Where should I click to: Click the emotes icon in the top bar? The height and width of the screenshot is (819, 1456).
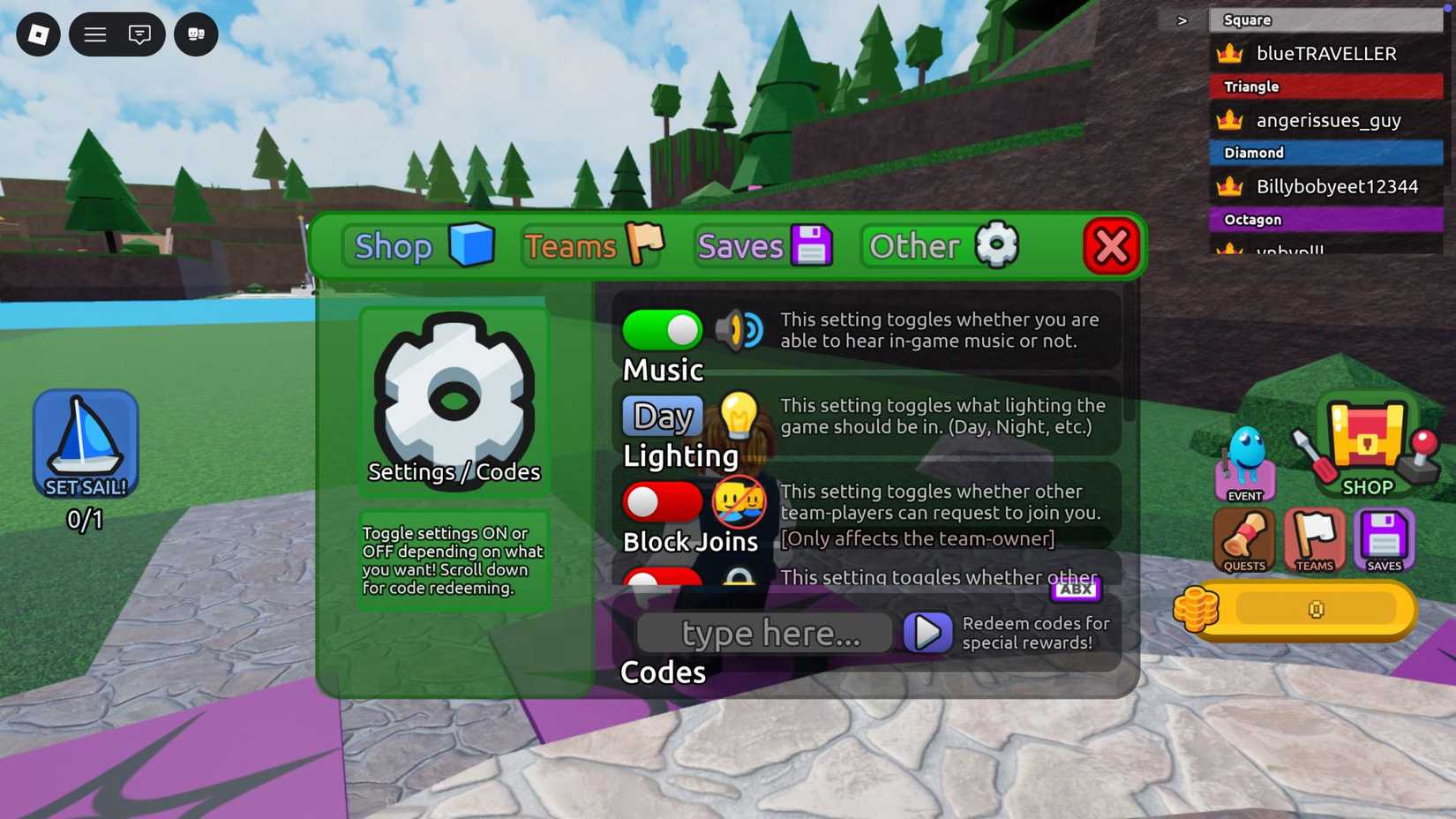point(195,34)
